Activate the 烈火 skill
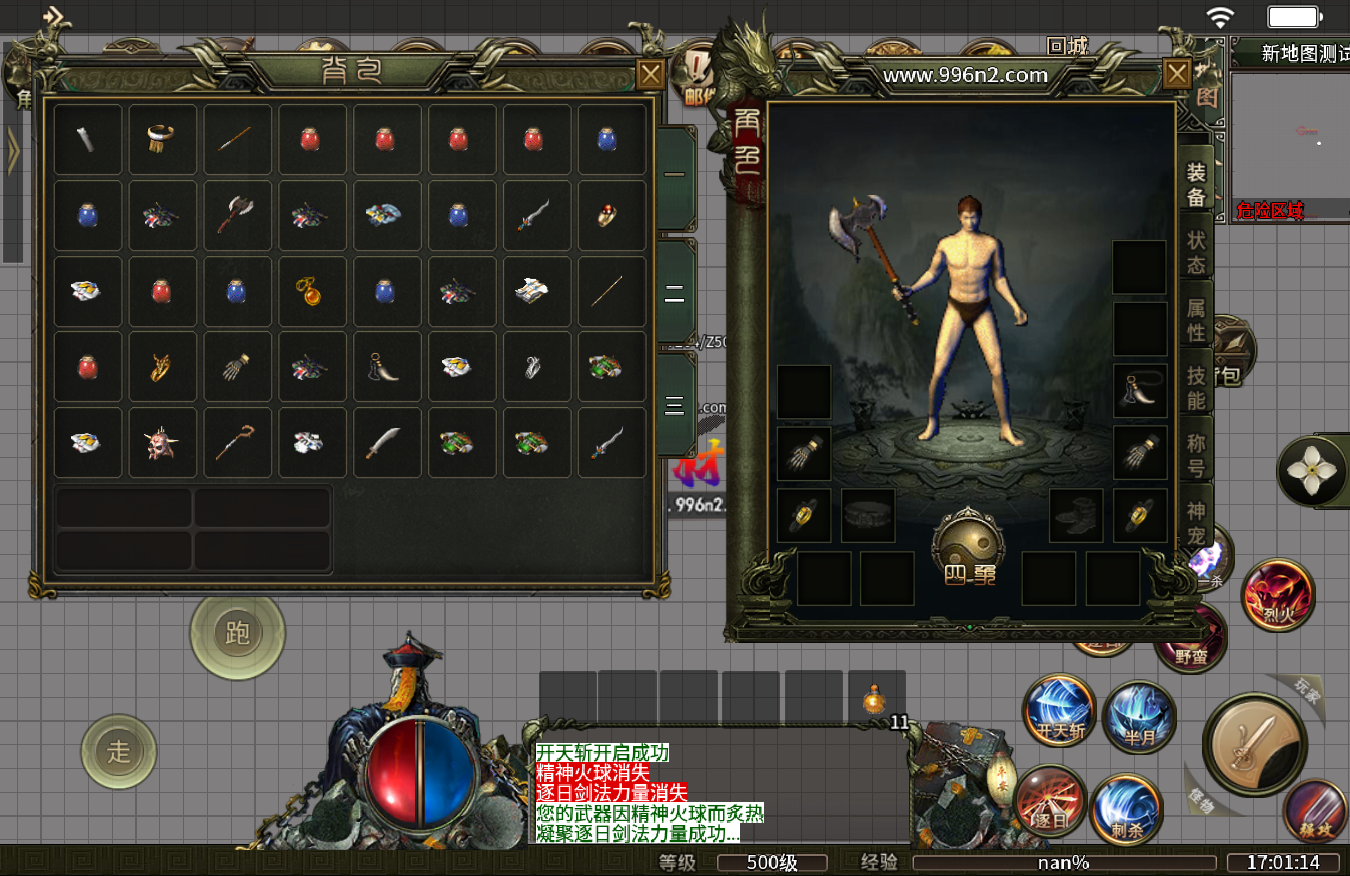 click(x=1278, y=596)
